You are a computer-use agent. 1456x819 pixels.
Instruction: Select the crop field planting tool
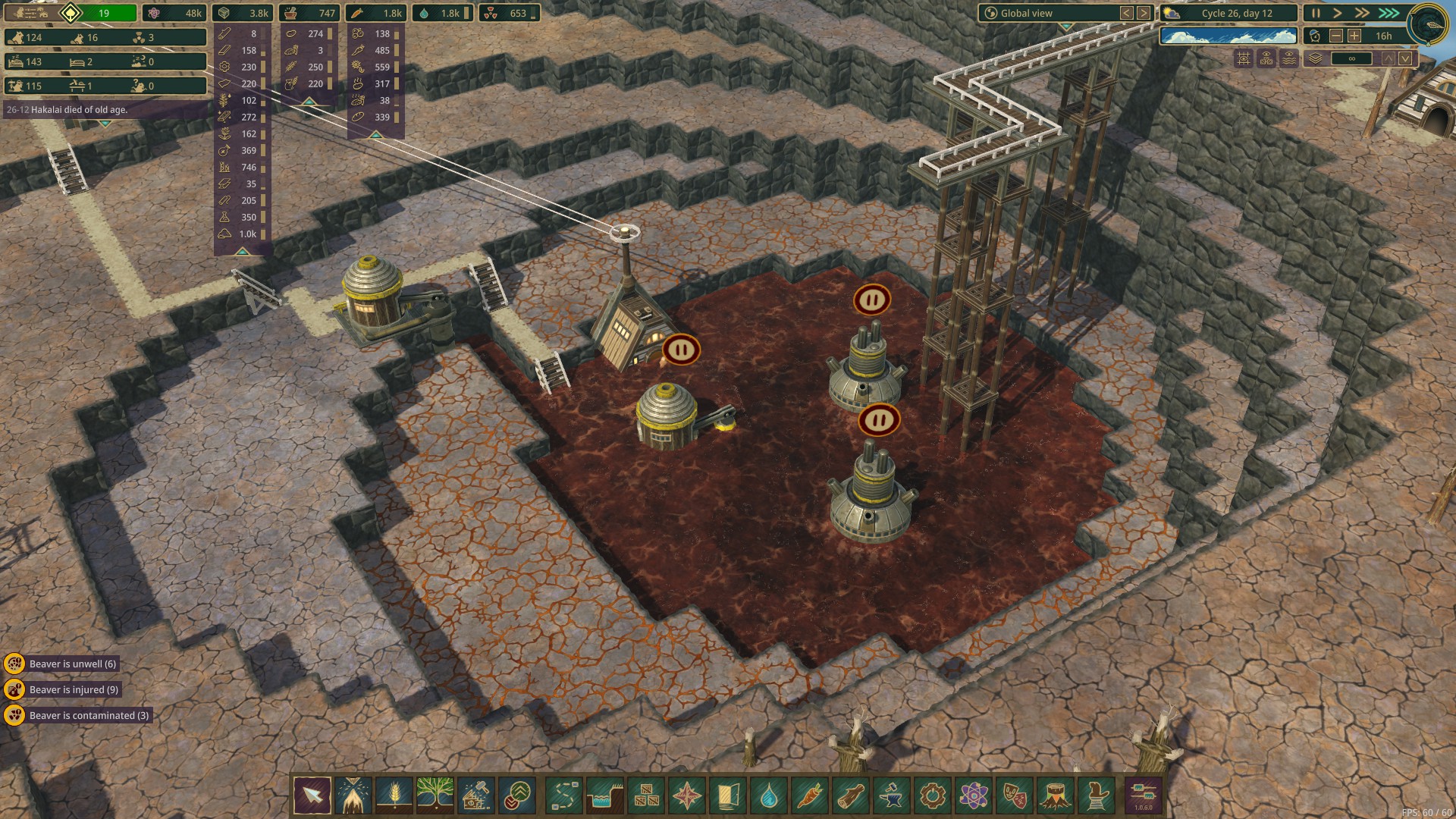tap(394, 796)
